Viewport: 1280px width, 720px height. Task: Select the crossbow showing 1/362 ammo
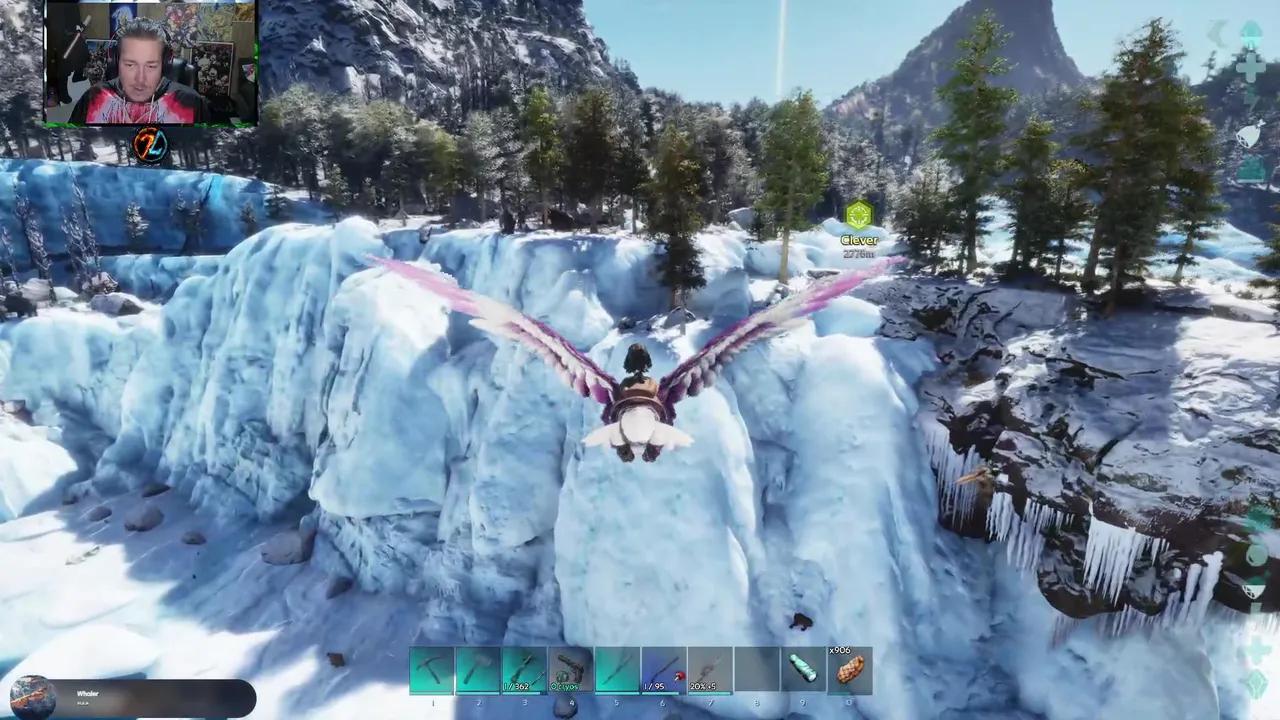click(524, 670)
